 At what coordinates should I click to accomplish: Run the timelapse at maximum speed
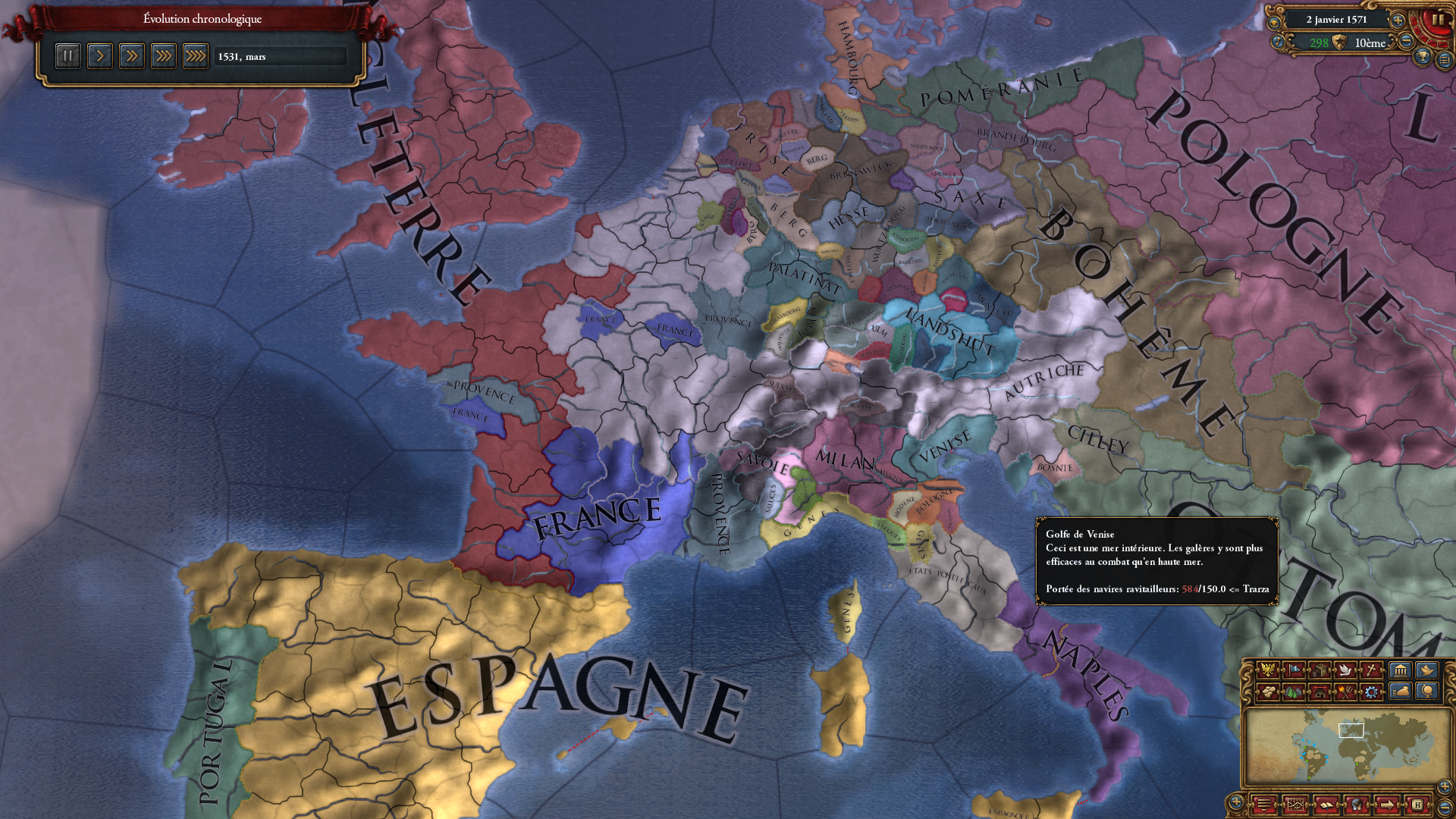point(195,55)
